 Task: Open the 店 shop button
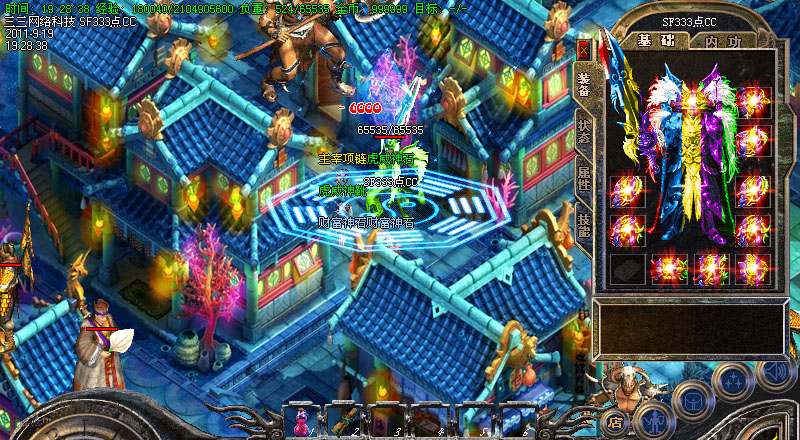point(616,423)
